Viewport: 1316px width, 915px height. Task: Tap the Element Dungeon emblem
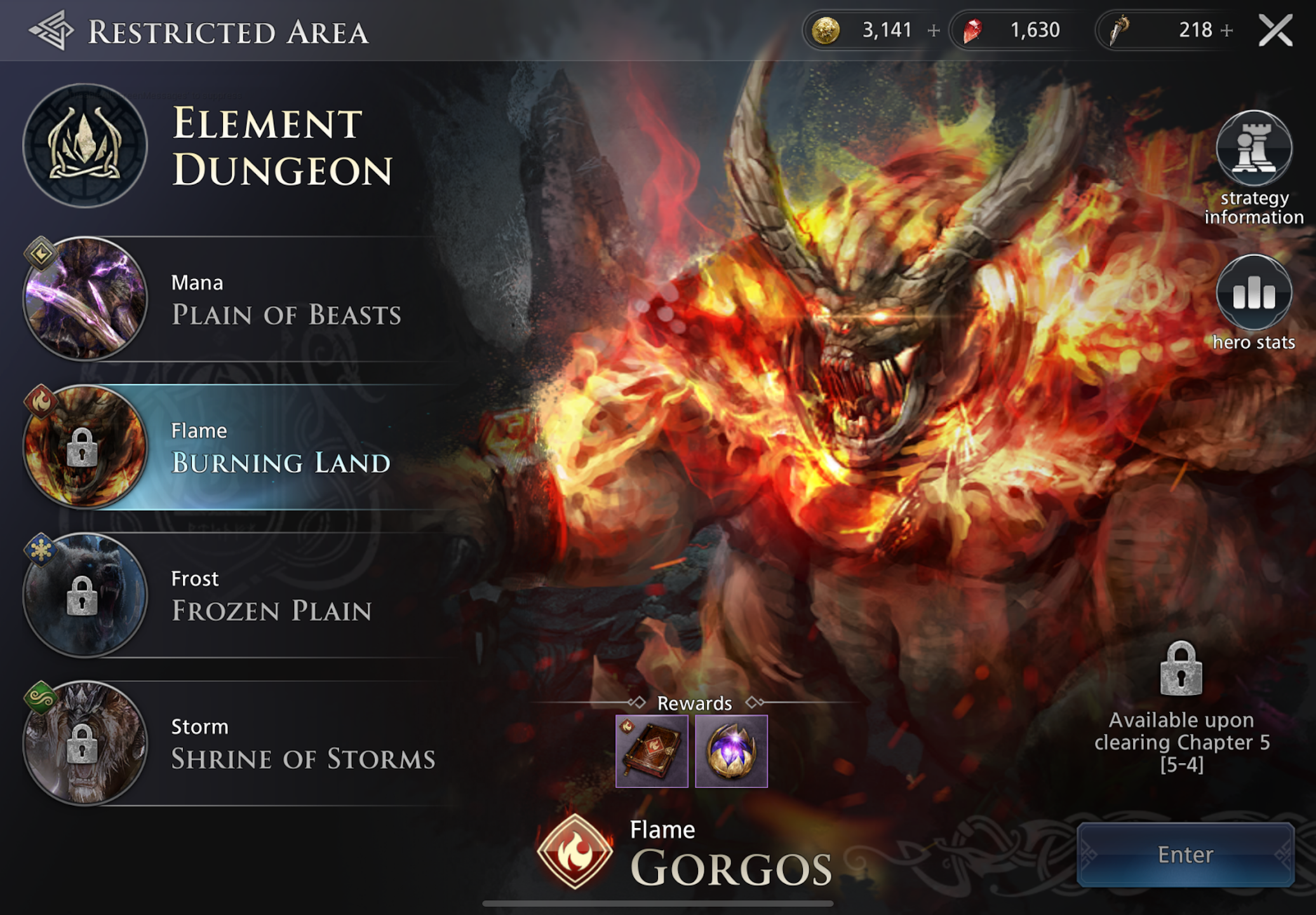pos(85,146)
